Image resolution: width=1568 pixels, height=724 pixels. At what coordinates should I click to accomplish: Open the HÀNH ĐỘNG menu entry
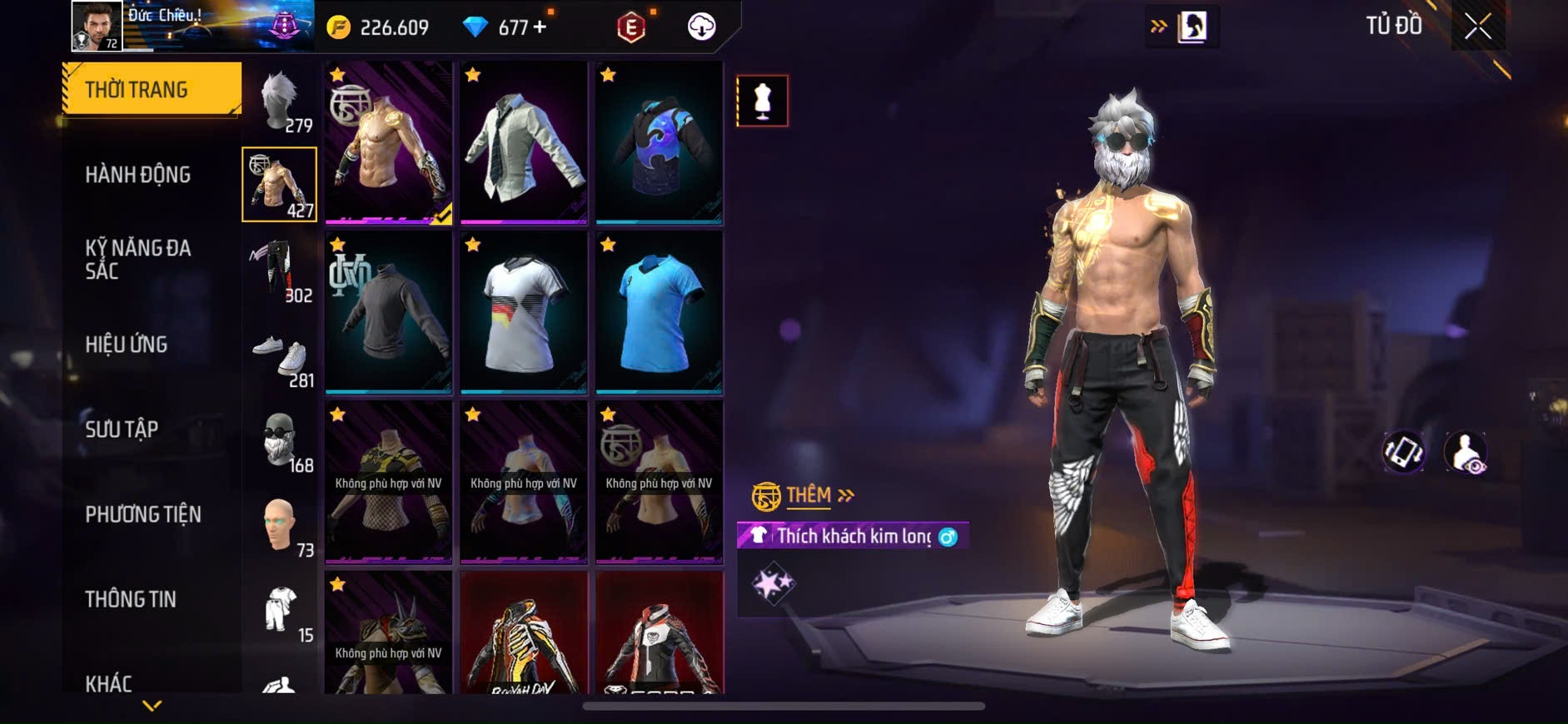point(138,175)
